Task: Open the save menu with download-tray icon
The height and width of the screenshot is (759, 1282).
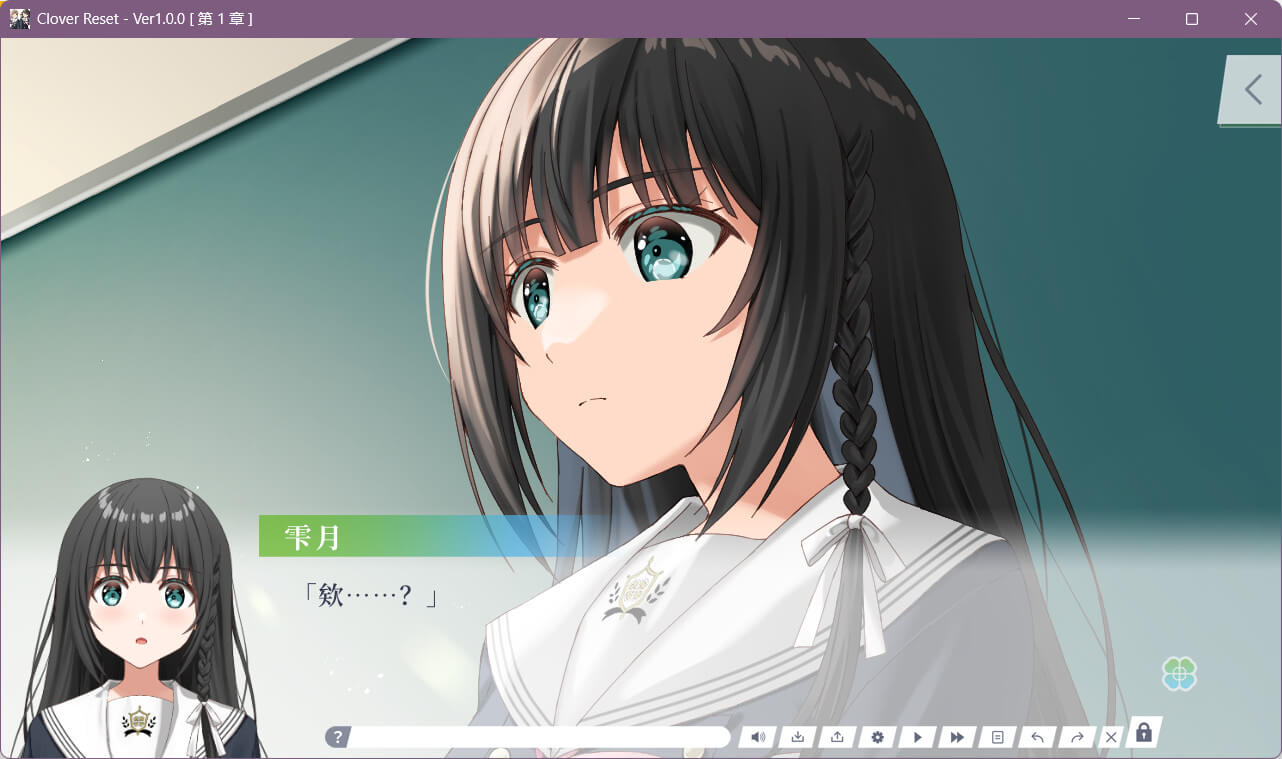Action: tap(798, 737)
